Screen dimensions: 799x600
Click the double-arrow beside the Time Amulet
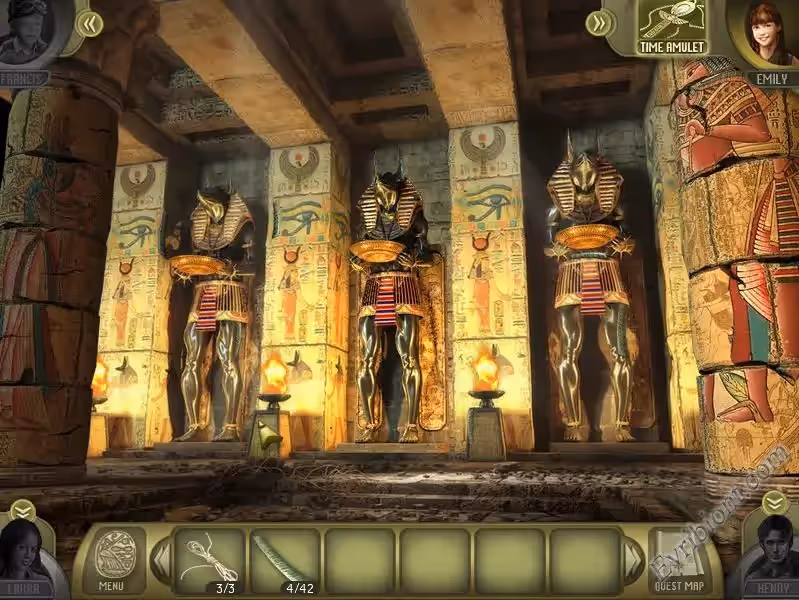pyautogui.click(x=599, y=22)
